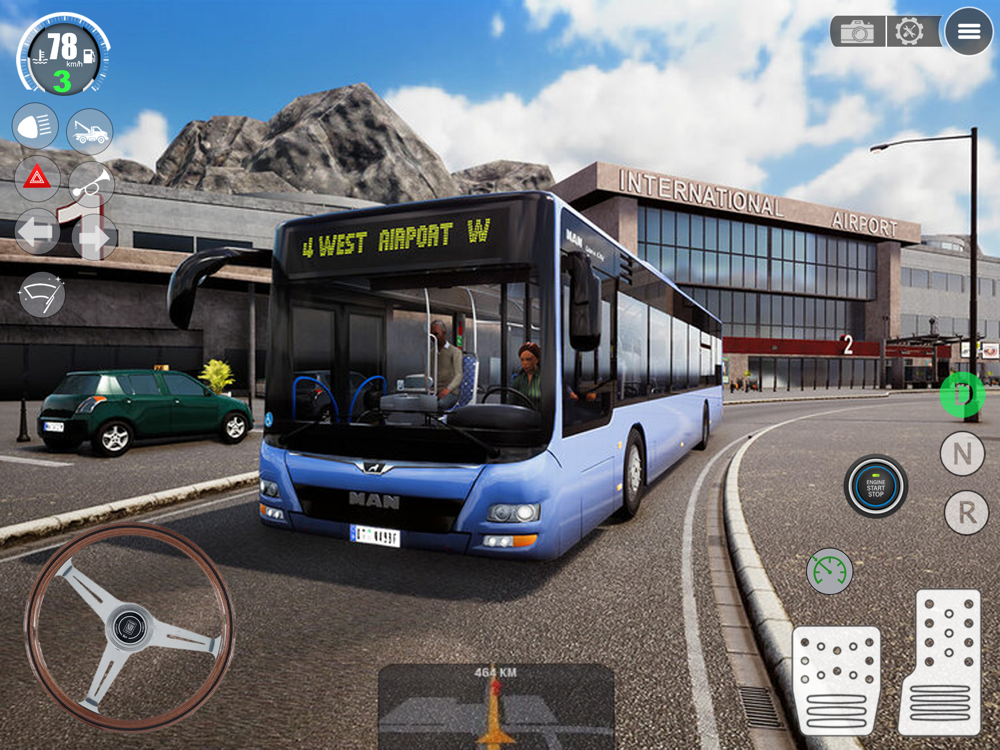Change view with the camera button

[x=857, y=32]
